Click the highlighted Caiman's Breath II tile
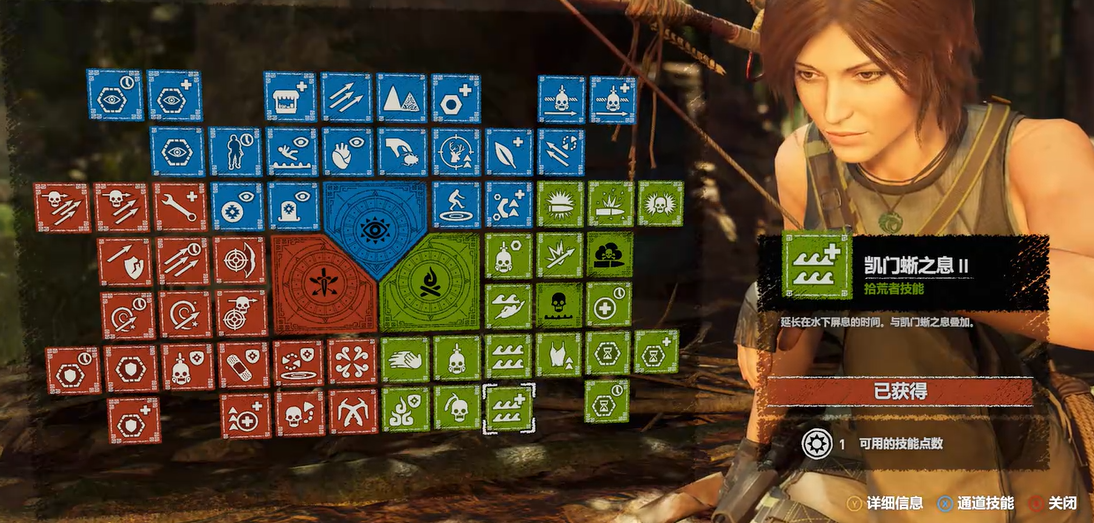Image resolution: width=1094 pixels, height=523 pixels. tap(508, 409)
